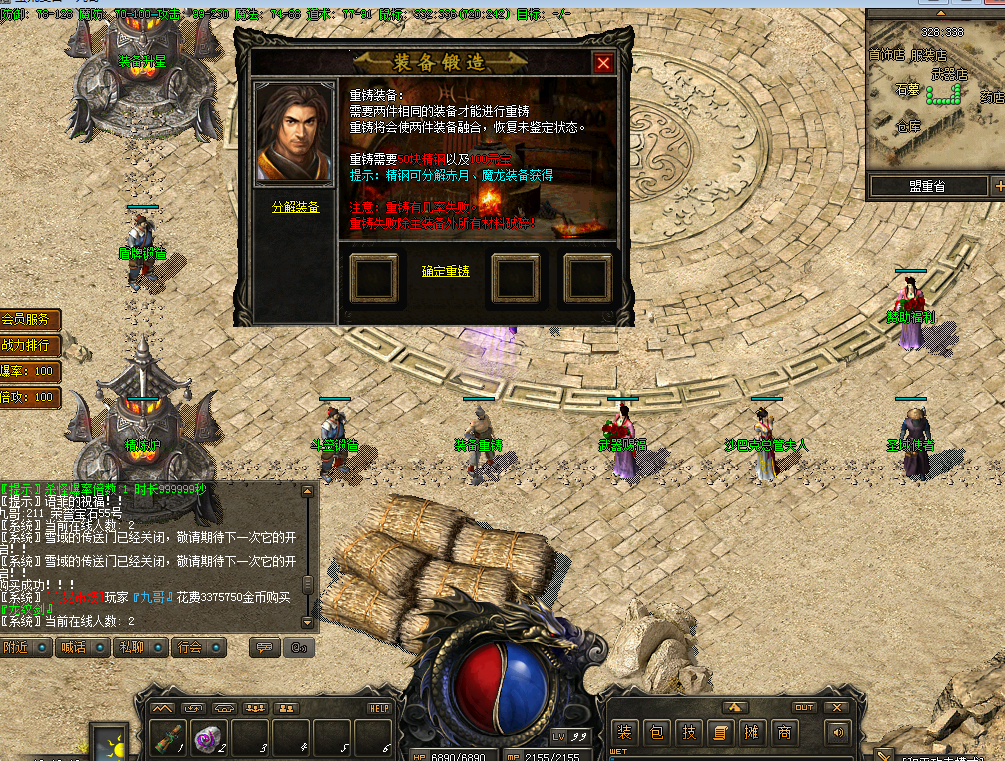Click the speech bubble chat icon
The width and height of the screenshot is (1005, 761).
[x=265, y=647]
